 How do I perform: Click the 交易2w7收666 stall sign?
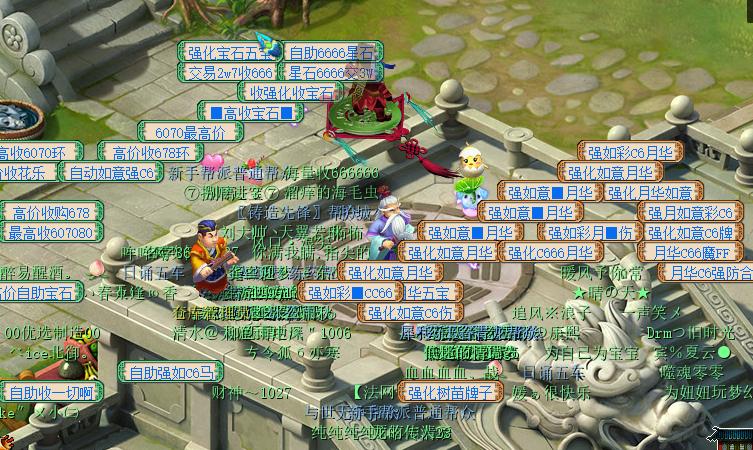click(x=228, y=73)
